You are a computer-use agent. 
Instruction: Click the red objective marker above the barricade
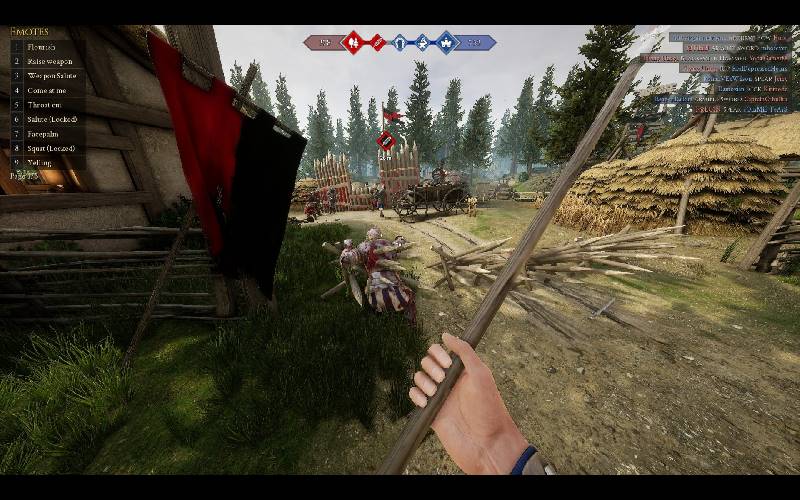[x=382, y=141]
